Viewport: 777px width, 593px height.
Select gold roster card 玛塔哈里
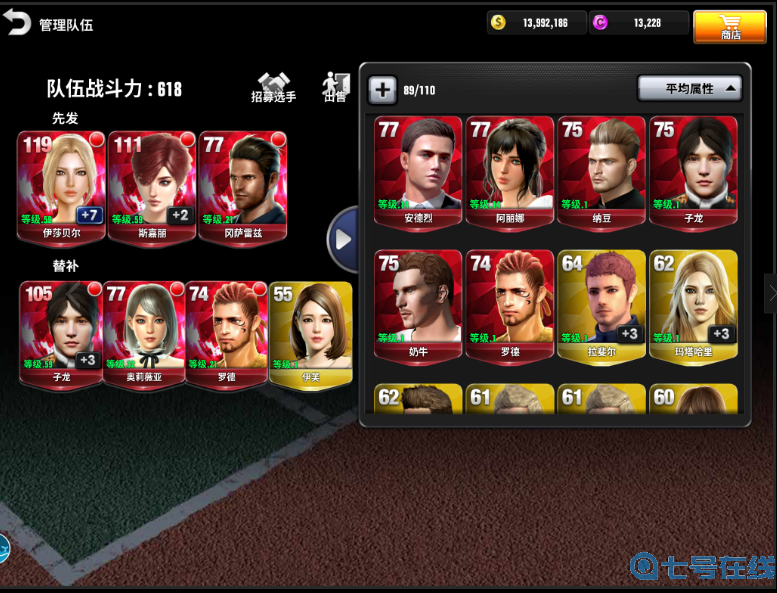pos(693,305)
